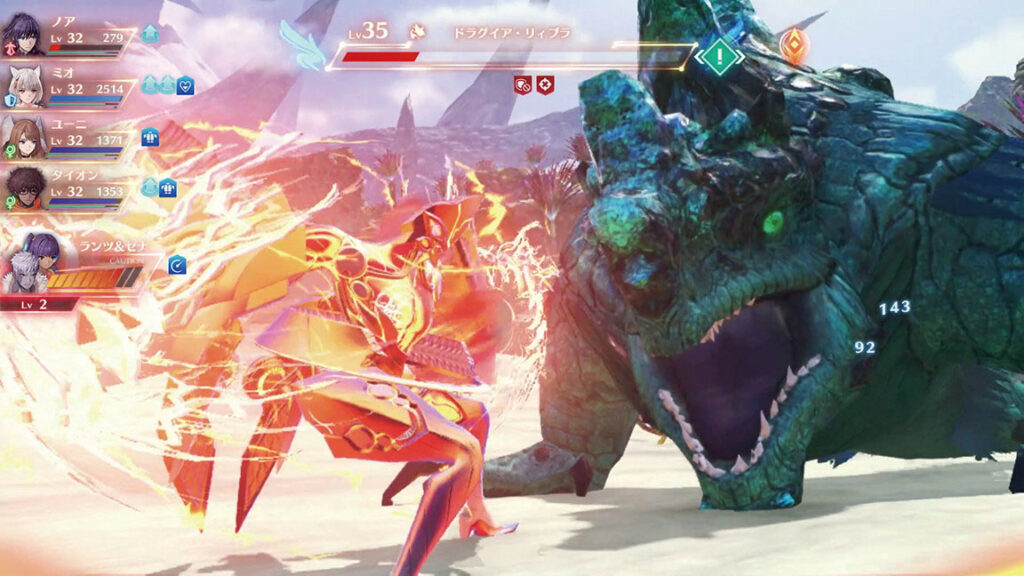Click the orange gem icon near enemy bar

pos(794,46)
